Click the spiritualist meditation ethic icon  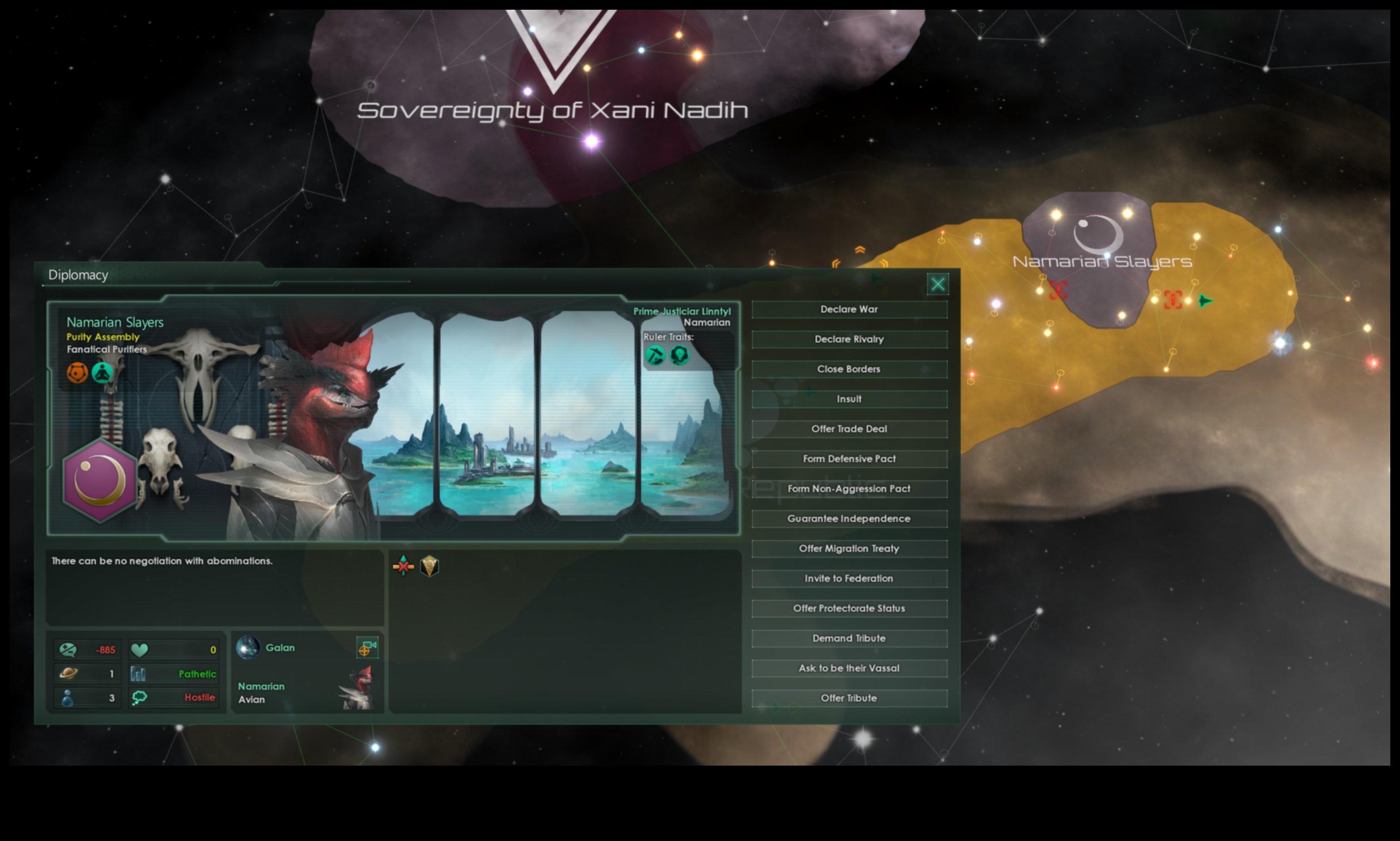(103, 373)
